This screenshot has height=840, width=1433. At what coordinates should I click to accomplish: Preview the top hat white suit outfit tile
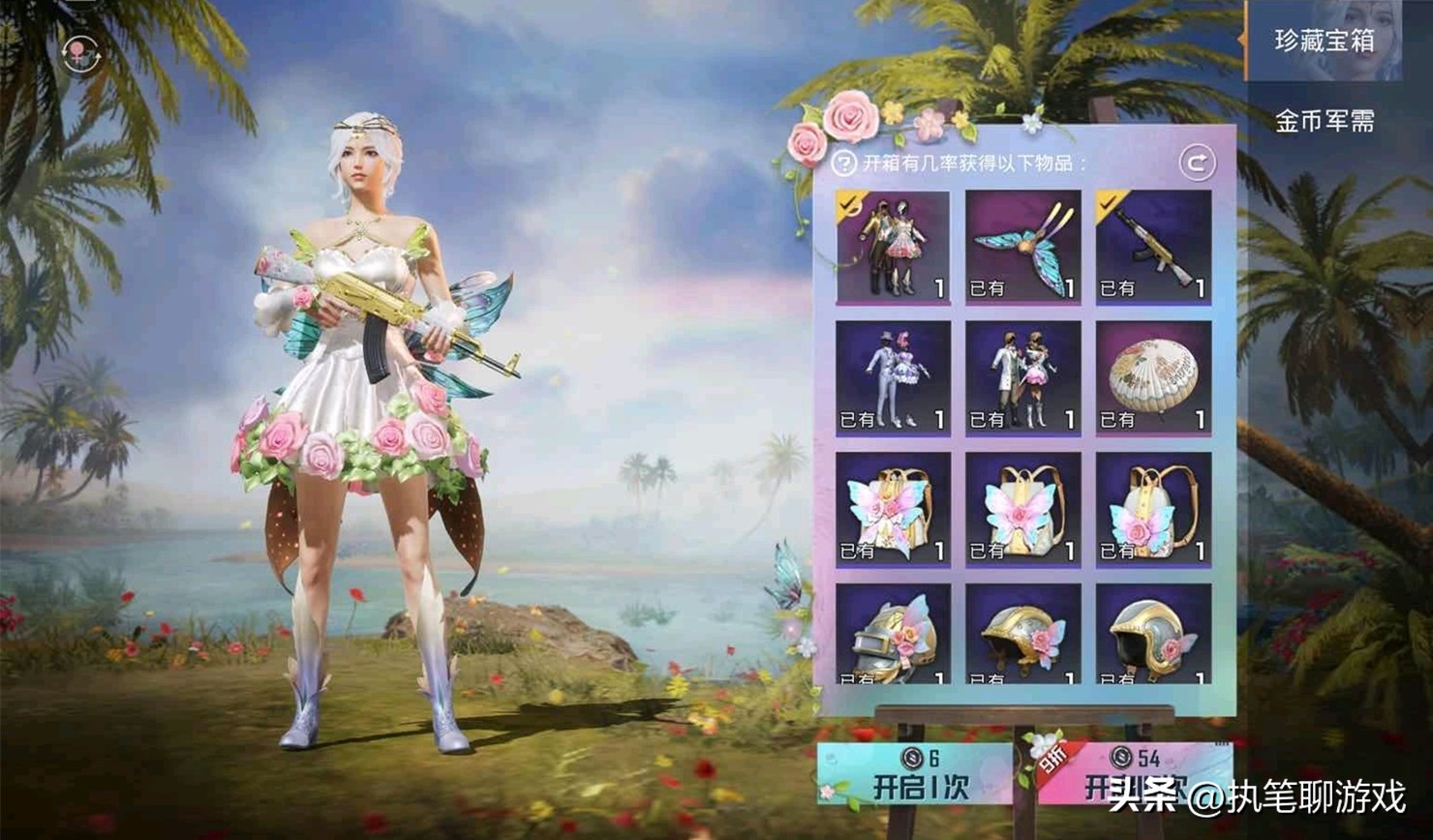tap(893, 377)
